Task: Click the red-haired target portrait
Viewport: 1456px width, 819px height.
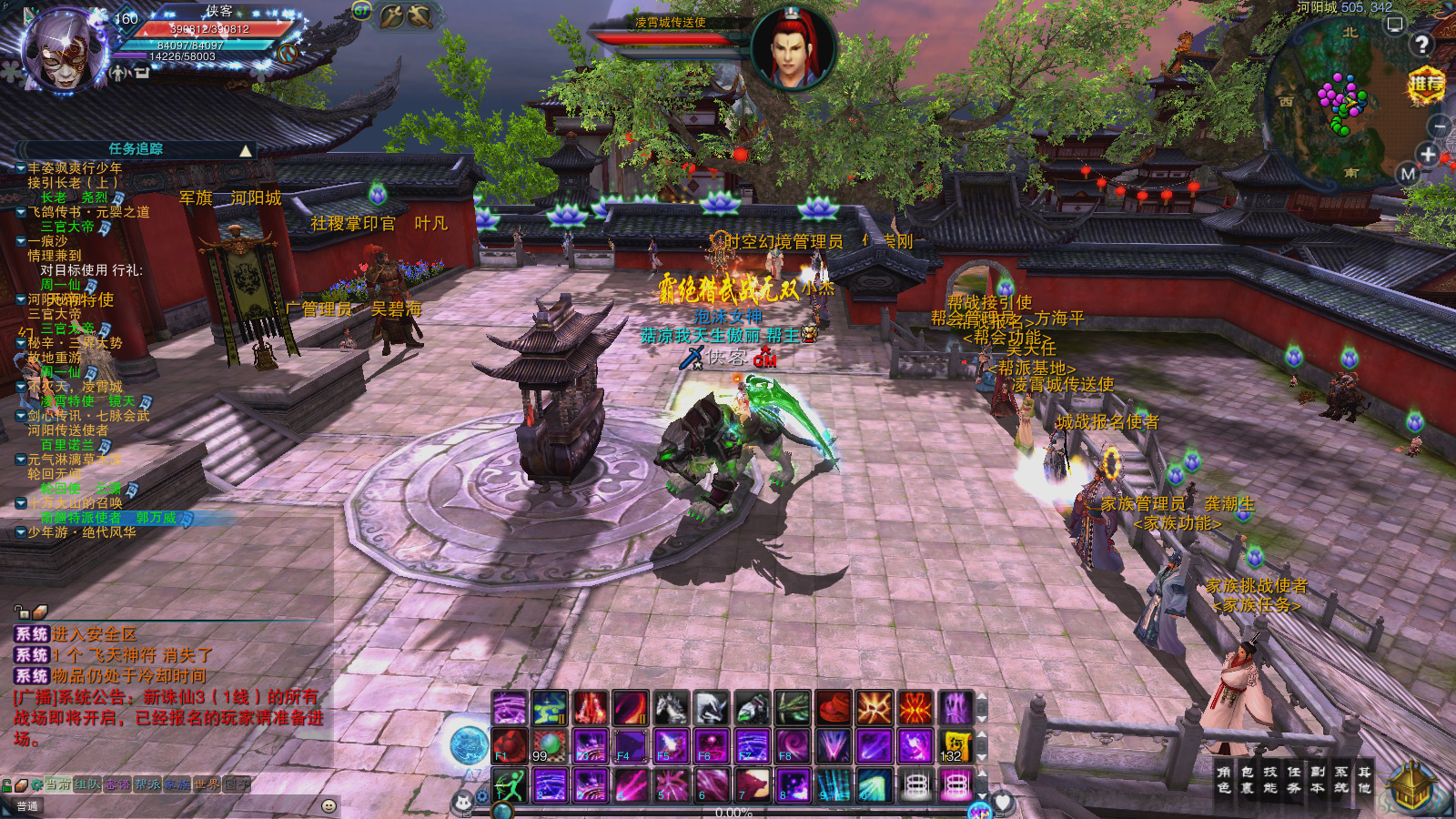Action: coord(792,48)
